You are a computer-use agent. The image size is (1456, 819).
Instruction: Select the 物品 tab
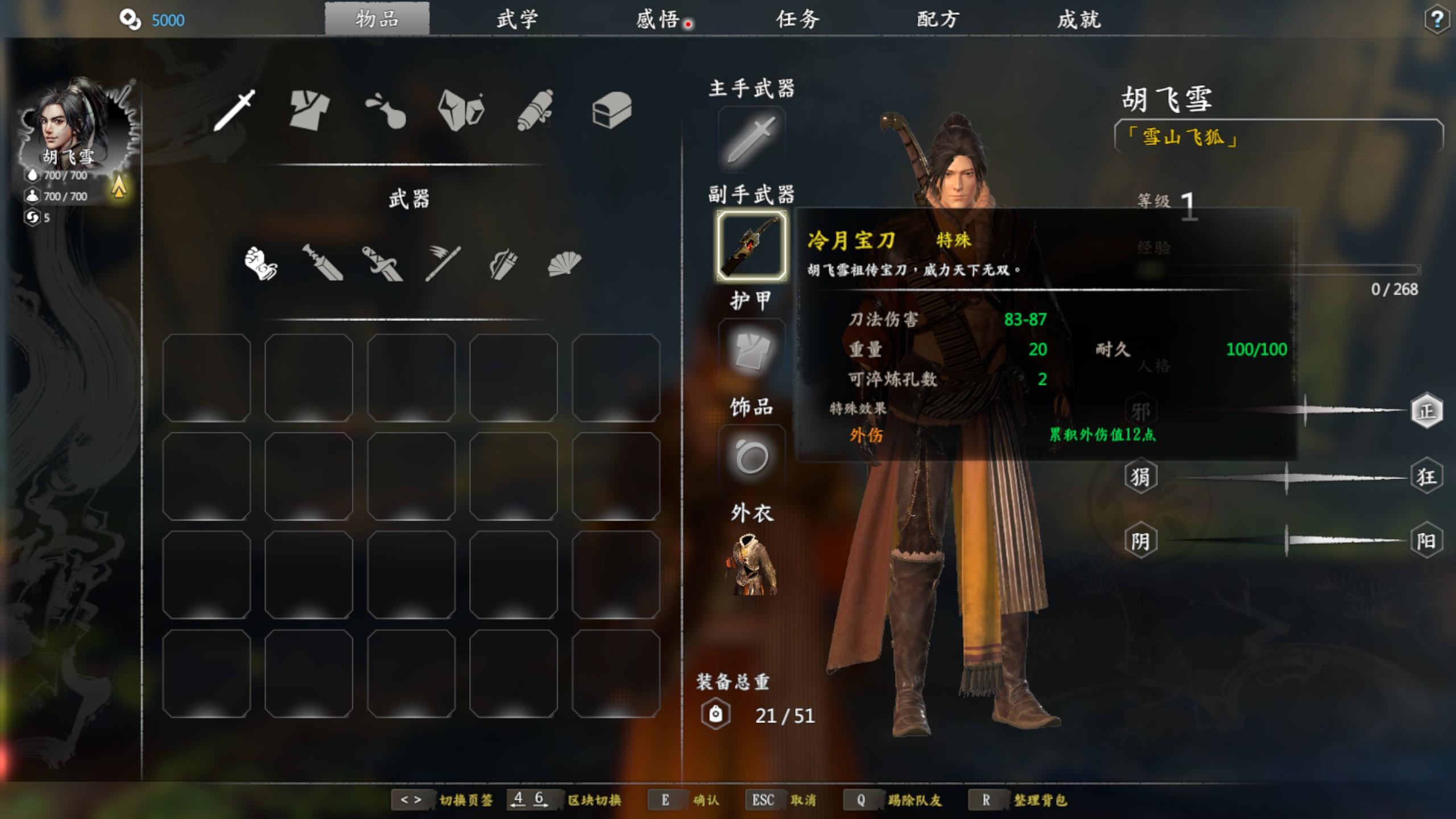pyautogui.click(x=377, y=19)
